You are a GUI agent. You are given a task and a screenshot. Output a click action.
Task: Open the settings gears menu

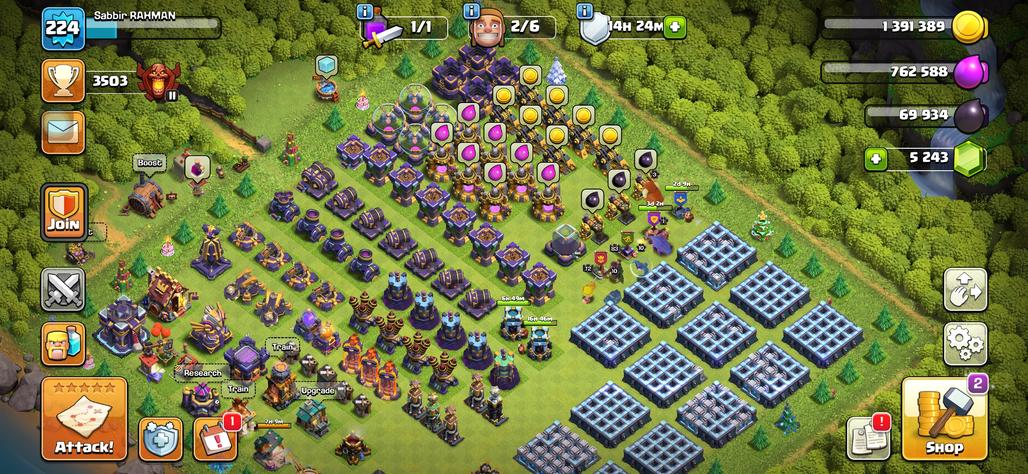click(965, 343)
